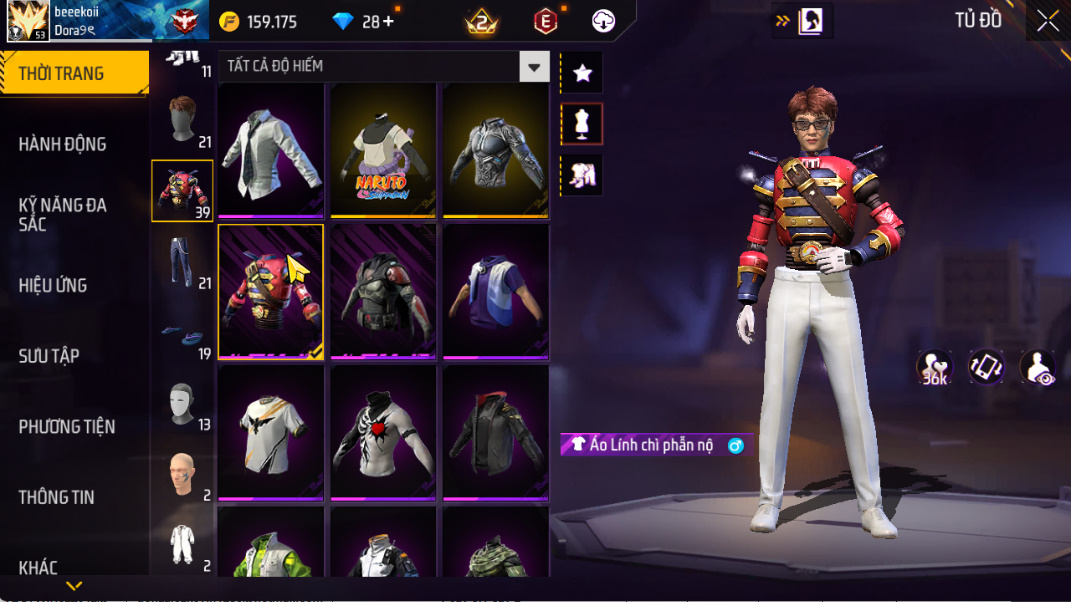This screenshot has width=1071, height=602.
Task: Open the hairstyle subcategory
Action: (x=181, y=120)
